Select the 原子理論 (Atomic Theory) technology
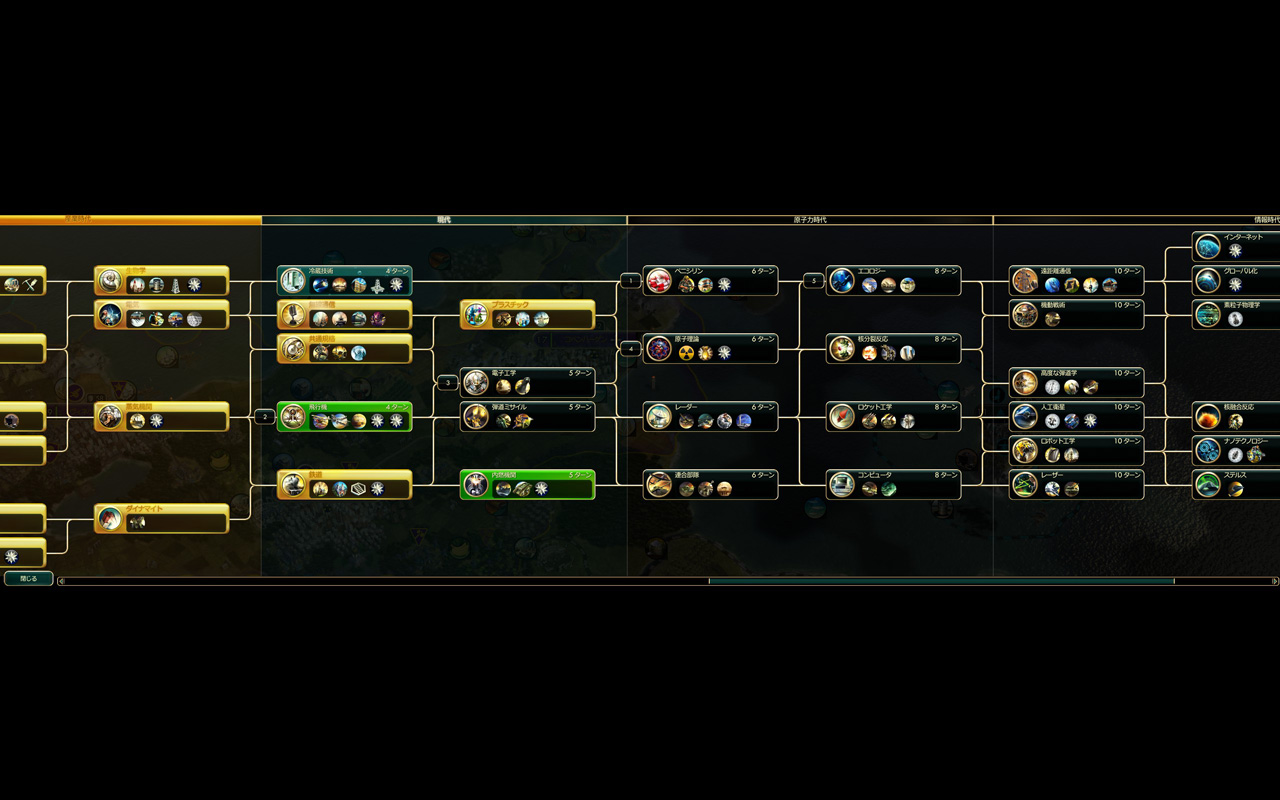1280x800 pixels. point(710,348)
